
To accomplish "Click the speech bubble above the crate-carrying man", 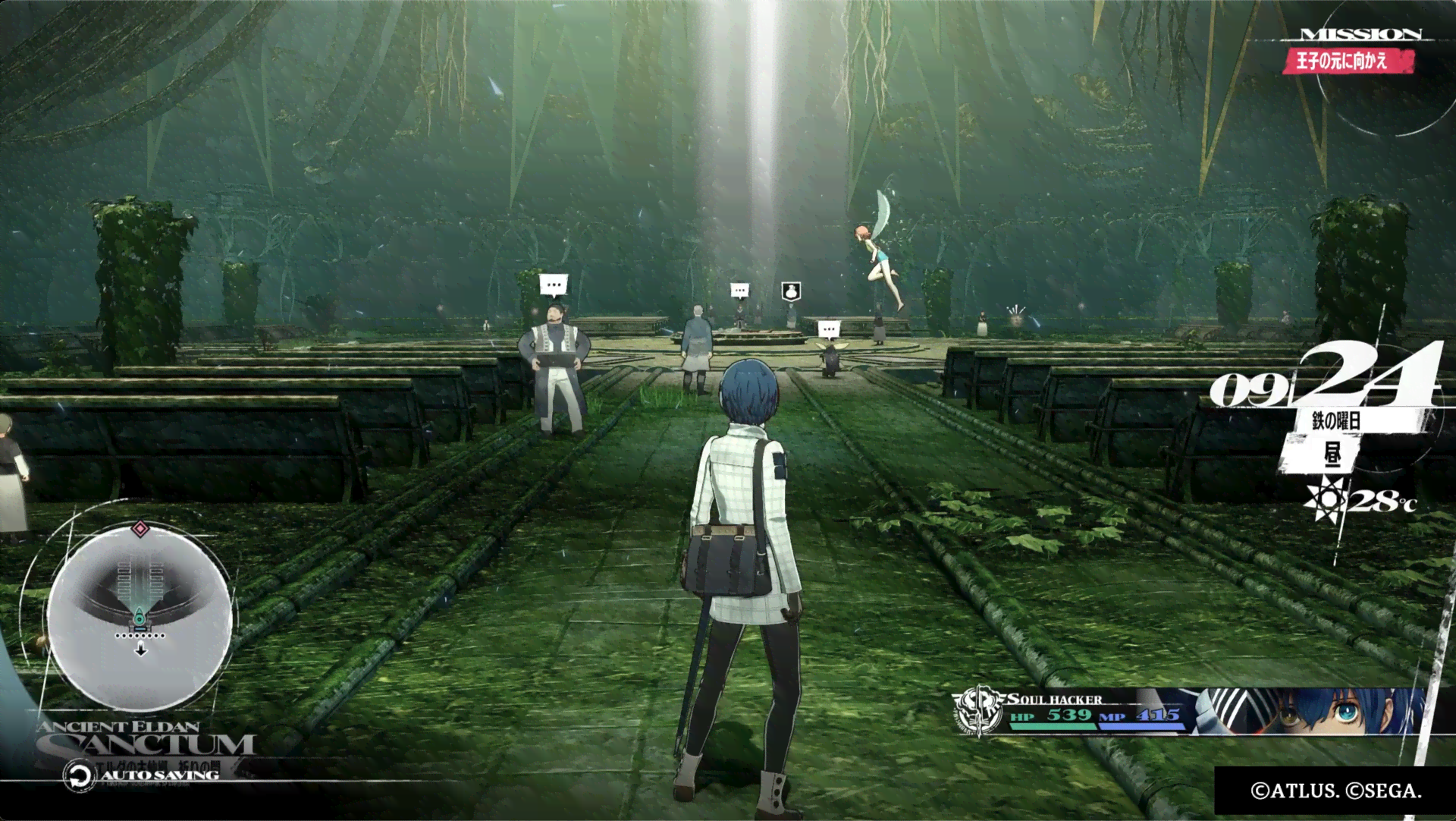I will pos(554,285).
